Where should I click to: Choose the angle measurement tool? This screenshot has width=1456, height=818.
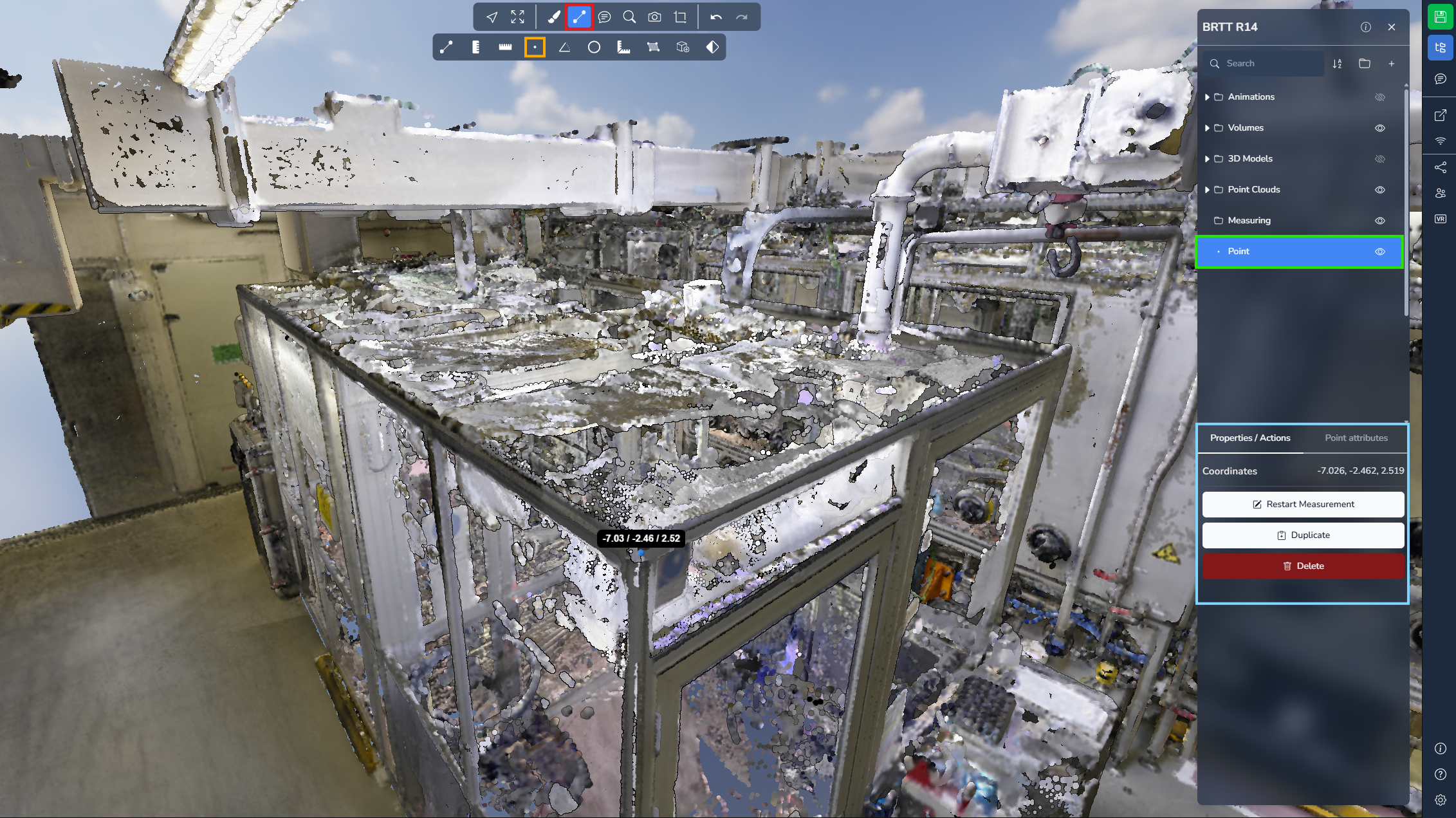(564, 48)
